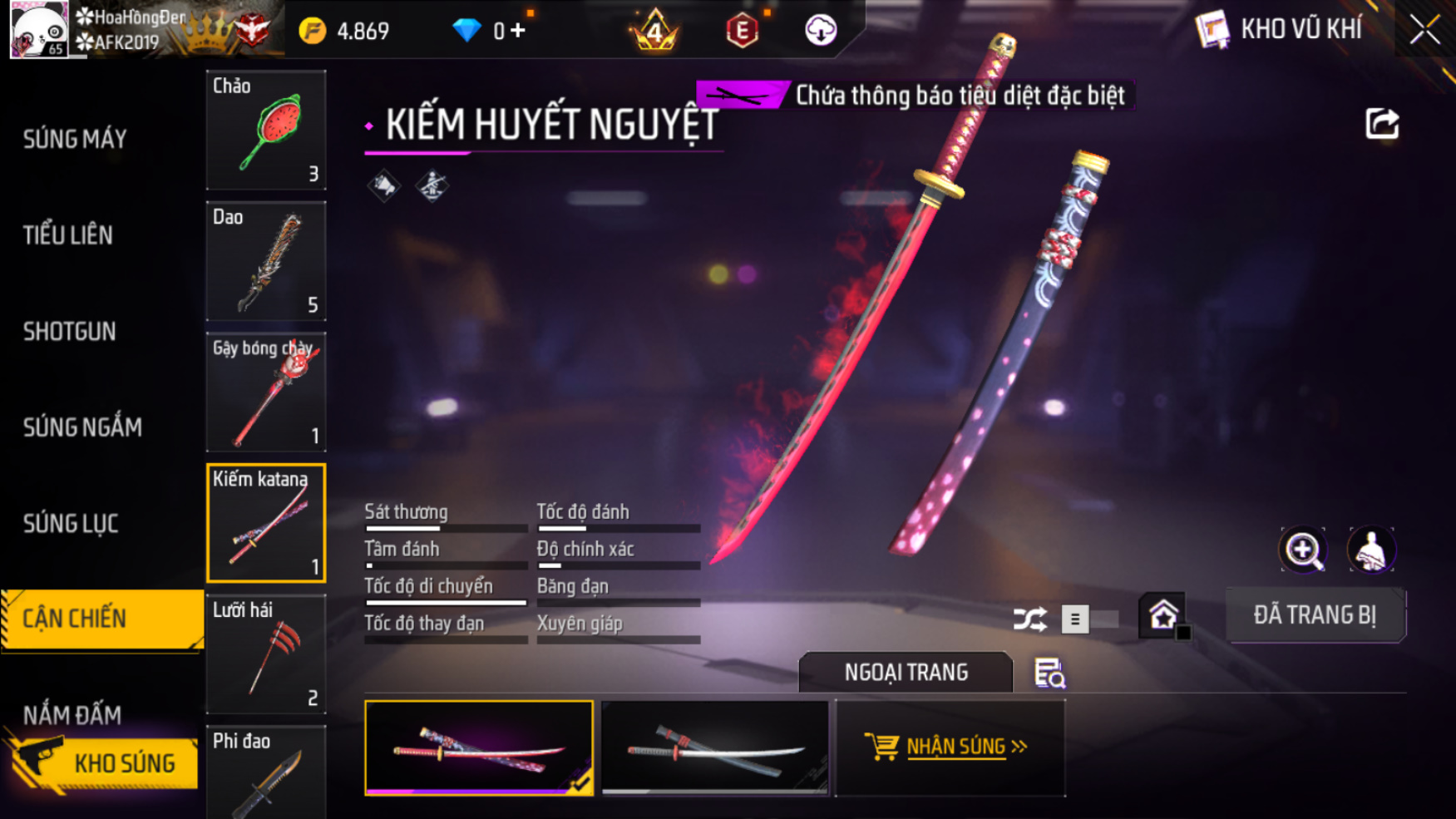The height and width of the screenshot is (819, 1456).
Task: Toggle the random skin shuffle switch
Action: click(x=1088, y=619)
